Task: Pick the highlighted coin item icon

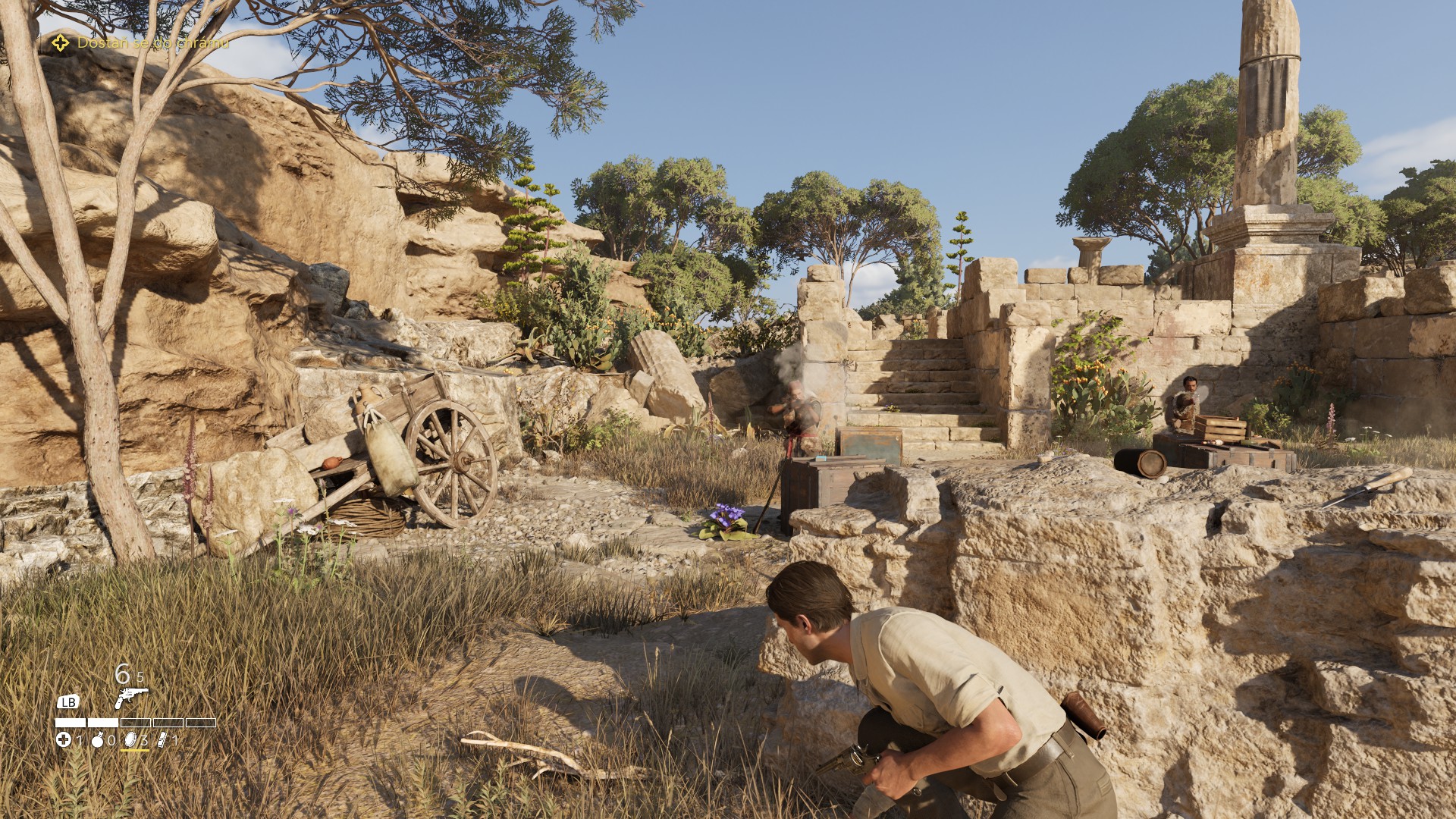Action: pyautogui.click(x=130, y=739)
